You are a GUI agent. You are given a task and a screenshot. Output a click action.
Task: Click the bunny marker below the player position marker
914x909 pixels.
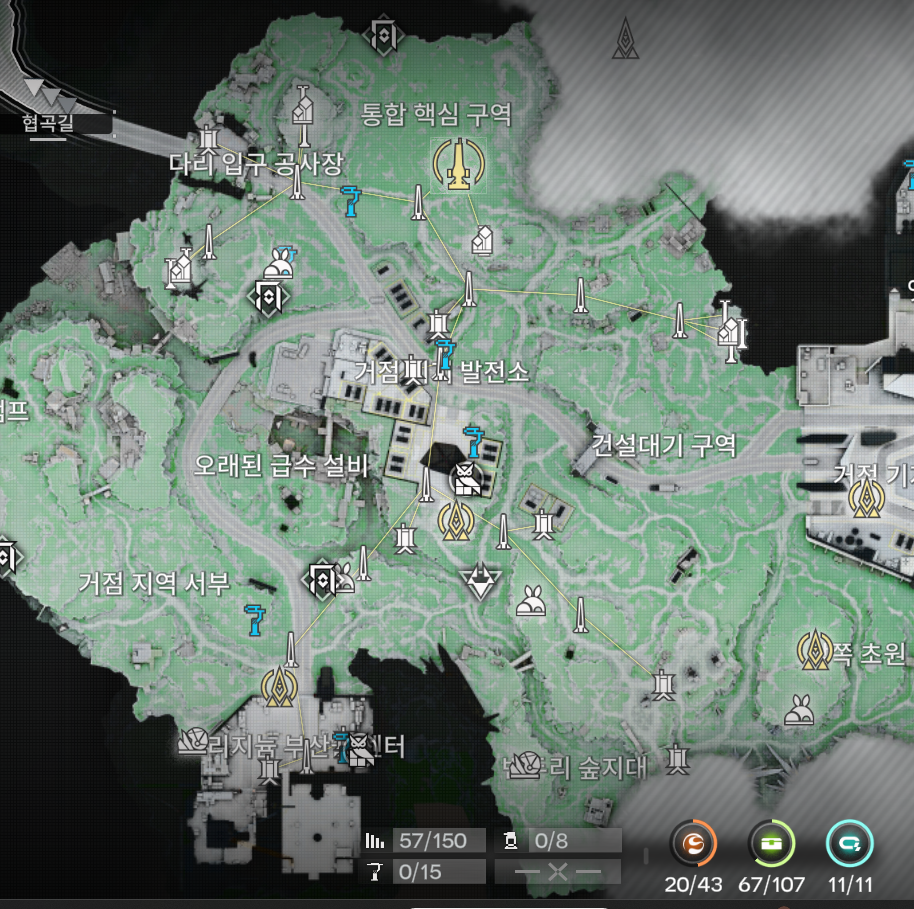pos(530,601)
